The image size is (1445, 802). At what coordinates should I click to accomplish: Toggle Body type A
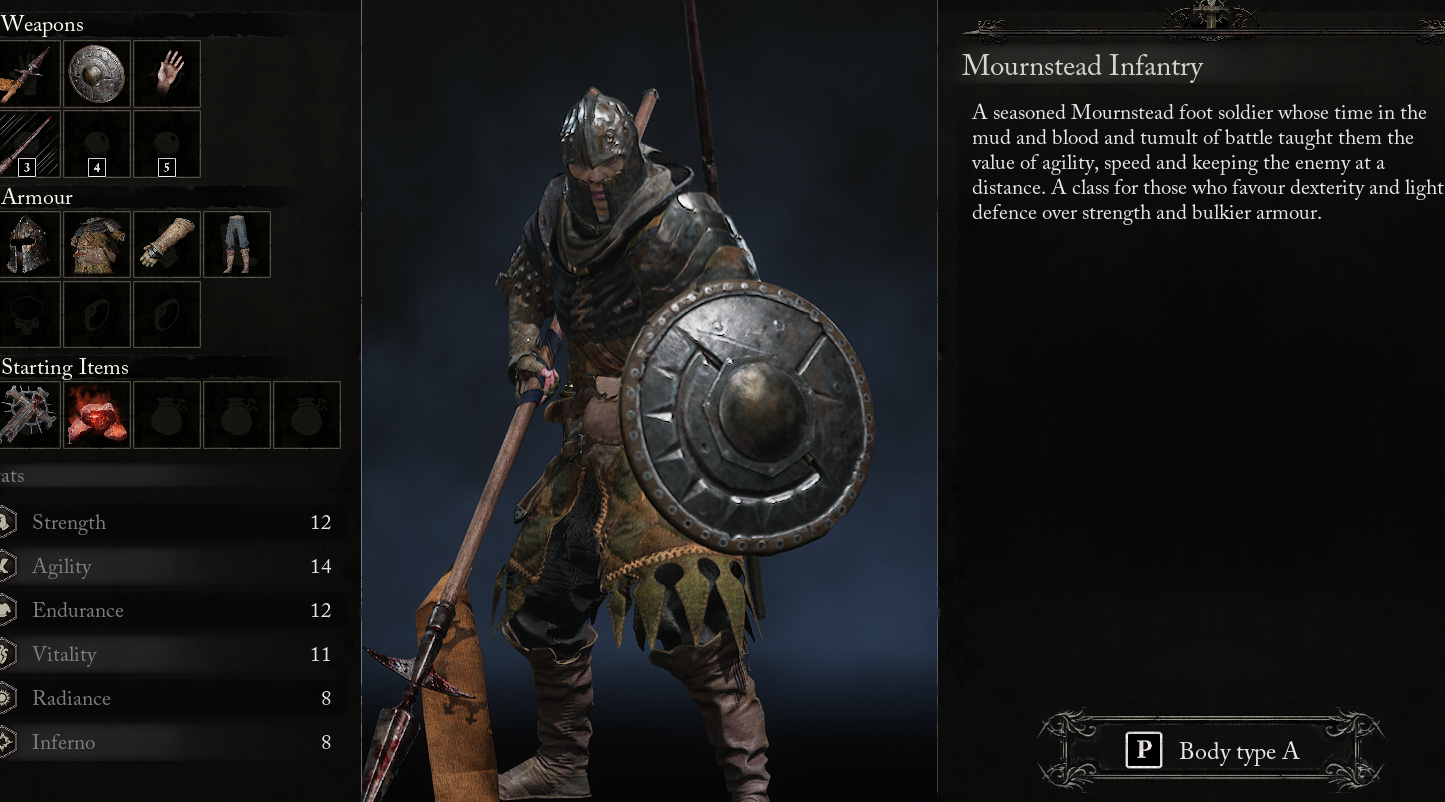(1210, 750)
